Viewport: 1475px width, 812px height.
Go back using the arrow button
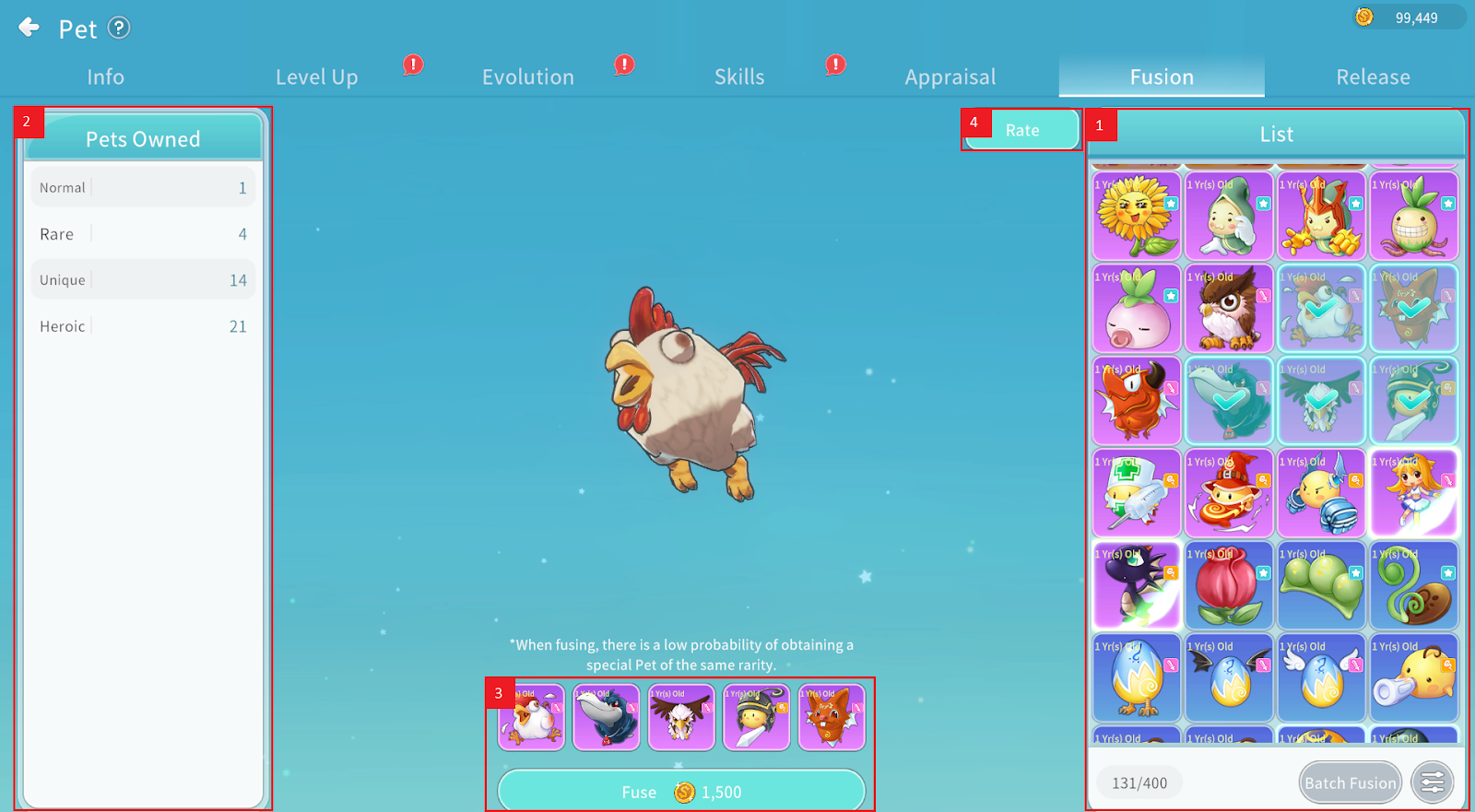pos(29,28)
